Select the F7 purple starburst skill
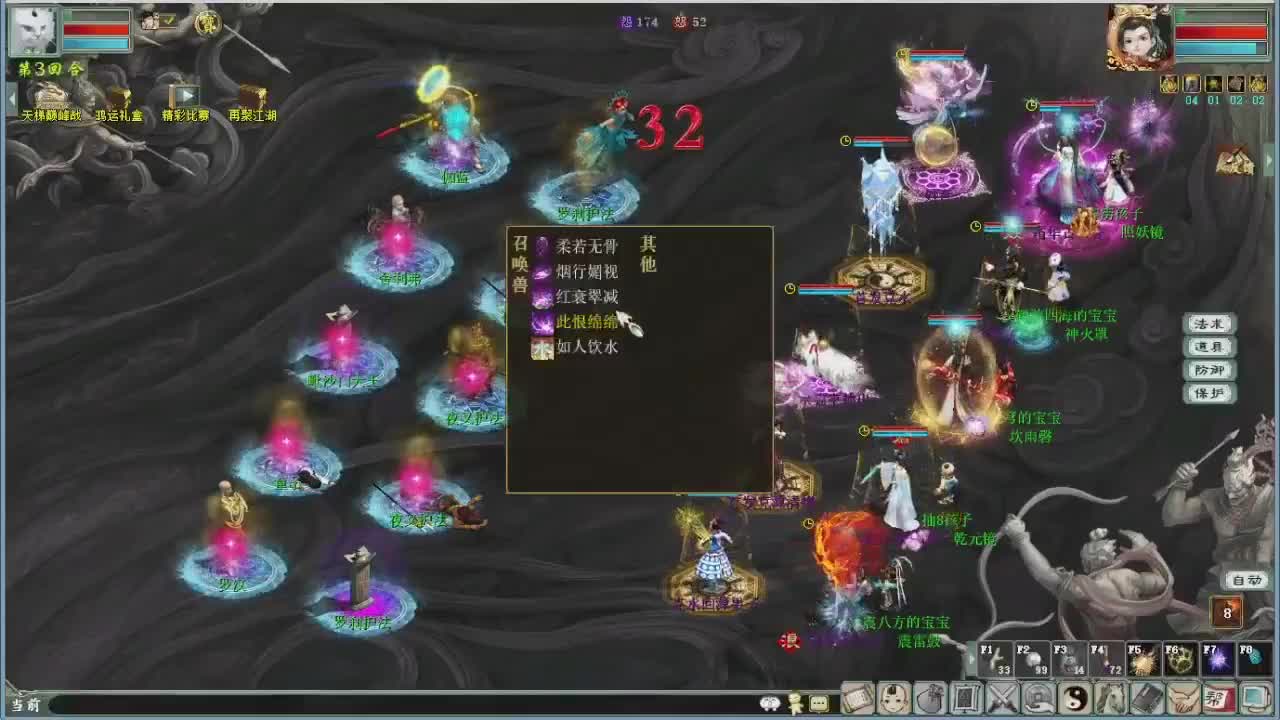The image size is (1280, 720). [x=1219, y=657]
